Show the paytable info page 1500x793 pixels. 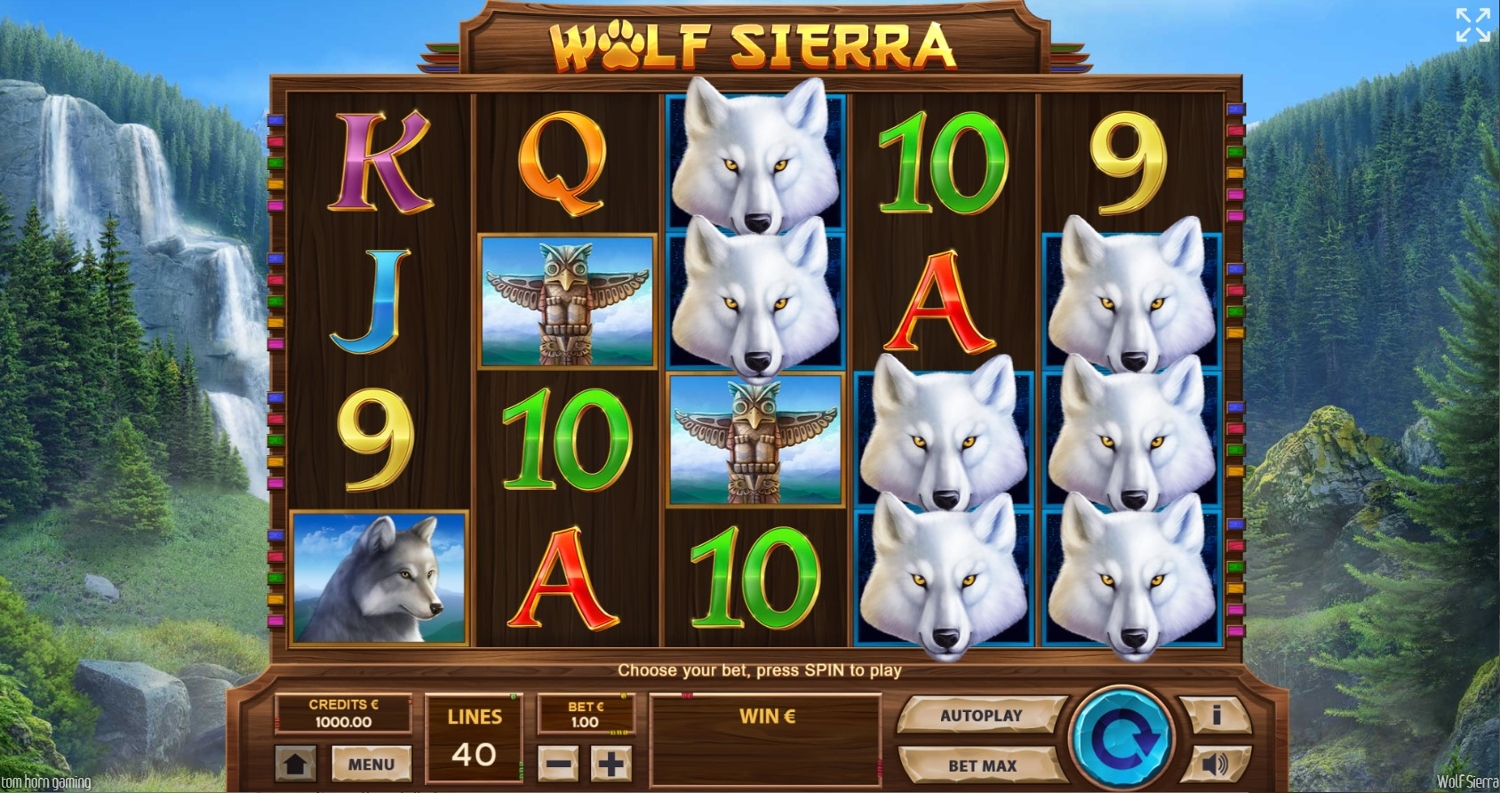point(1215,716)
